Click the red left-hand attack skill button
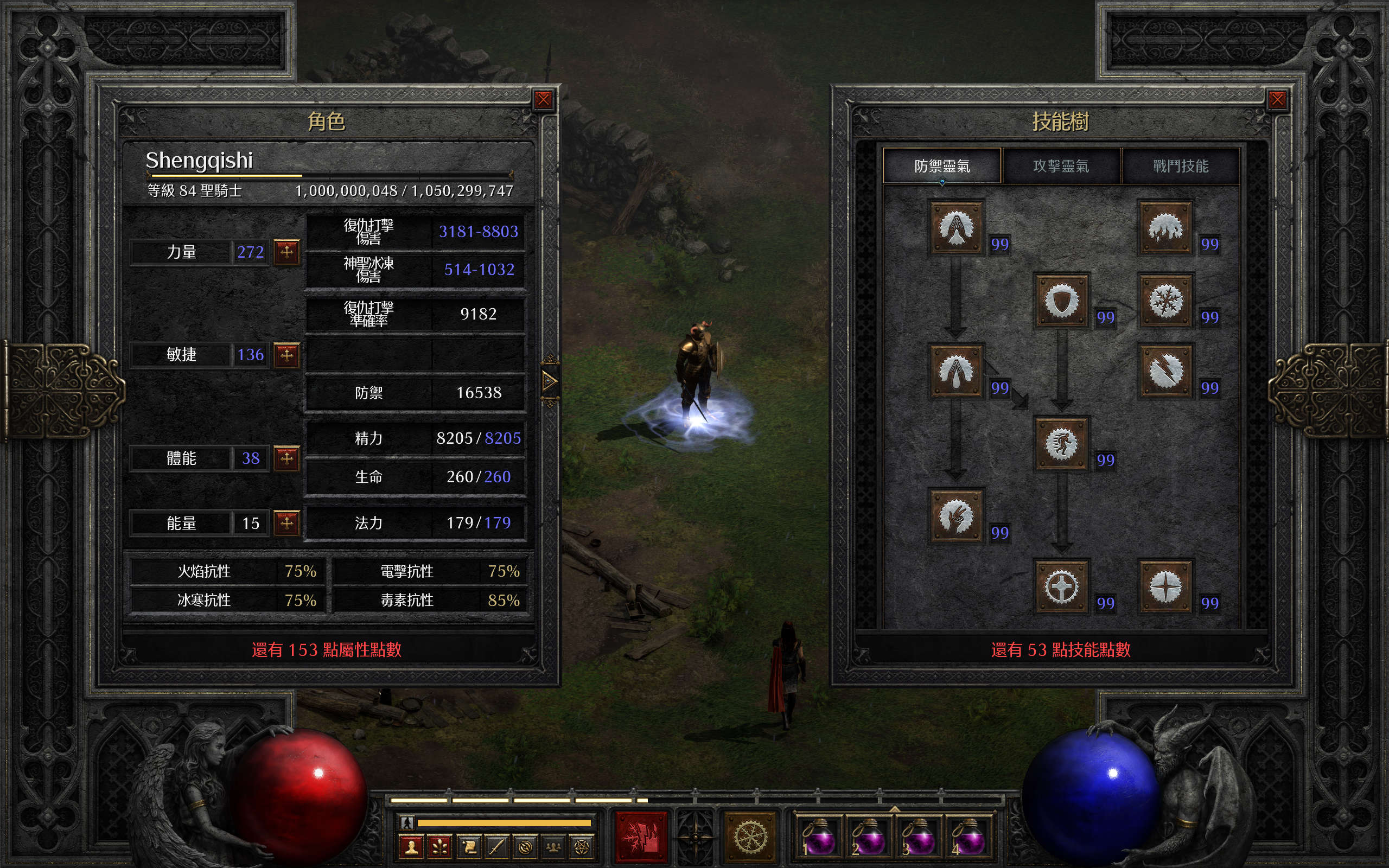Screen dimensions: 1389x868 641,837
